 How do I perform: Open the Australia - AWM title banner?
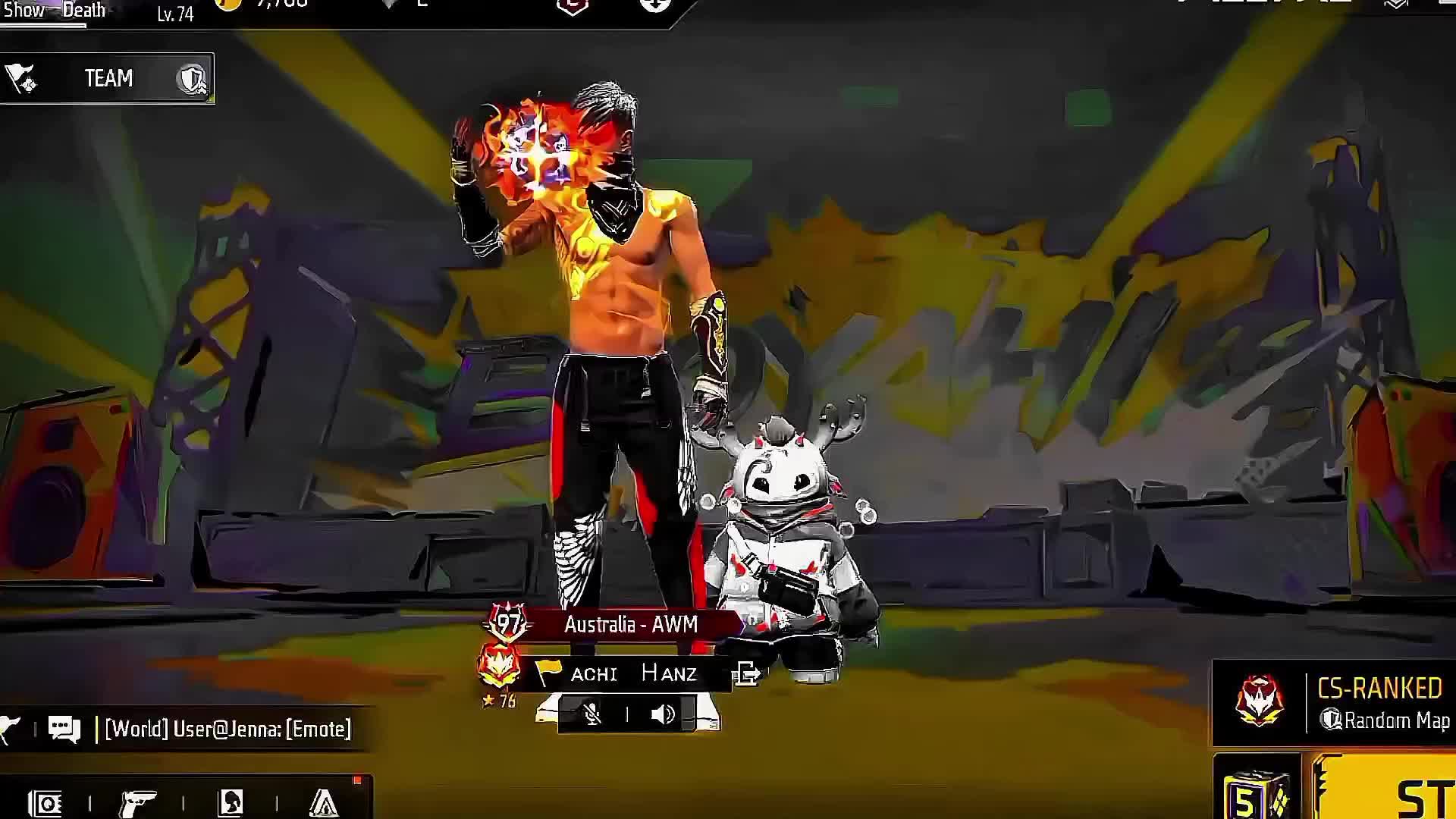click(x=629, y=625)
